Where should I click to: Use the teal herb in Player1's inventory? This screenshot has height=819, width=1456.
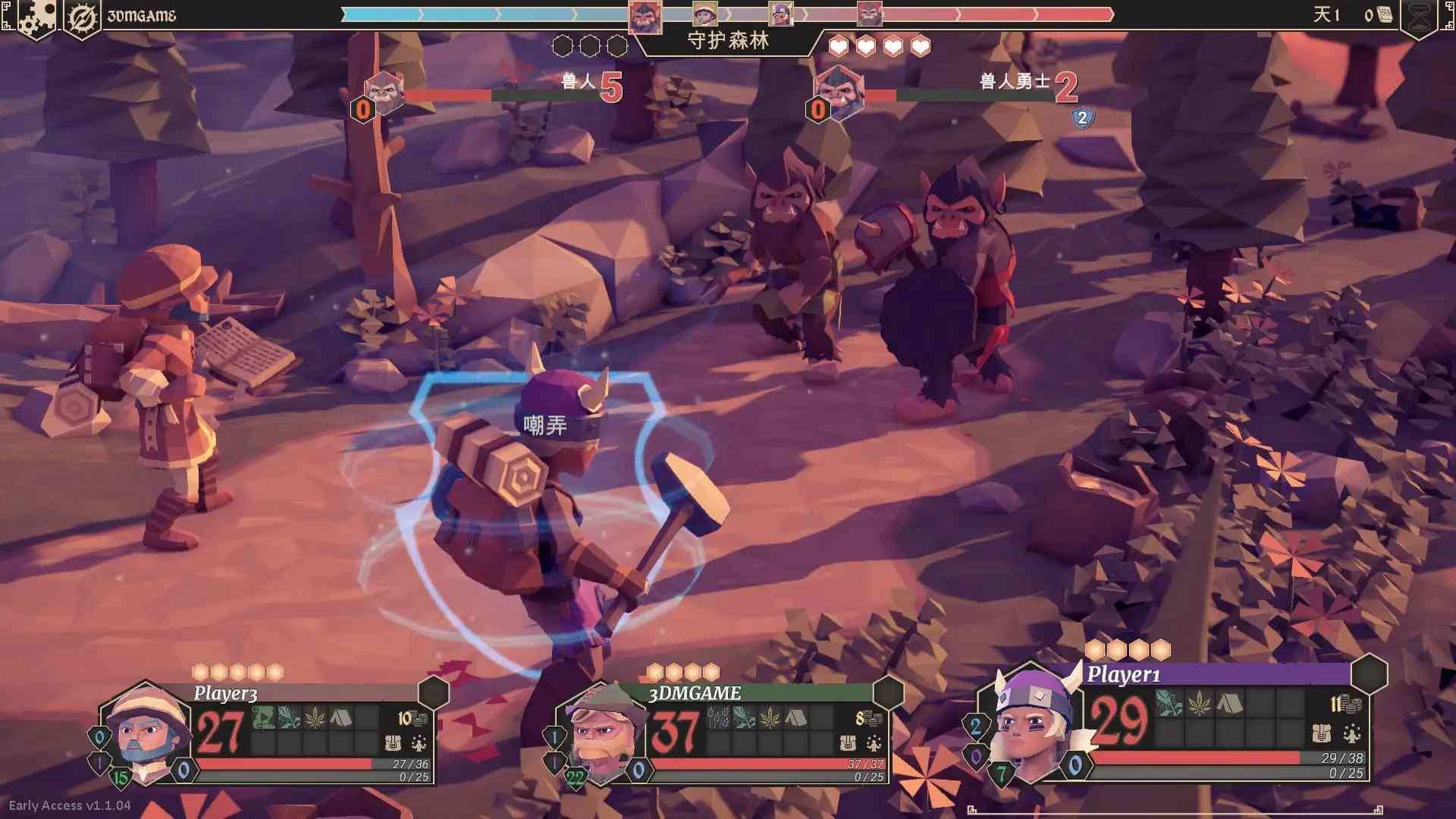(x=1169, y=704)
